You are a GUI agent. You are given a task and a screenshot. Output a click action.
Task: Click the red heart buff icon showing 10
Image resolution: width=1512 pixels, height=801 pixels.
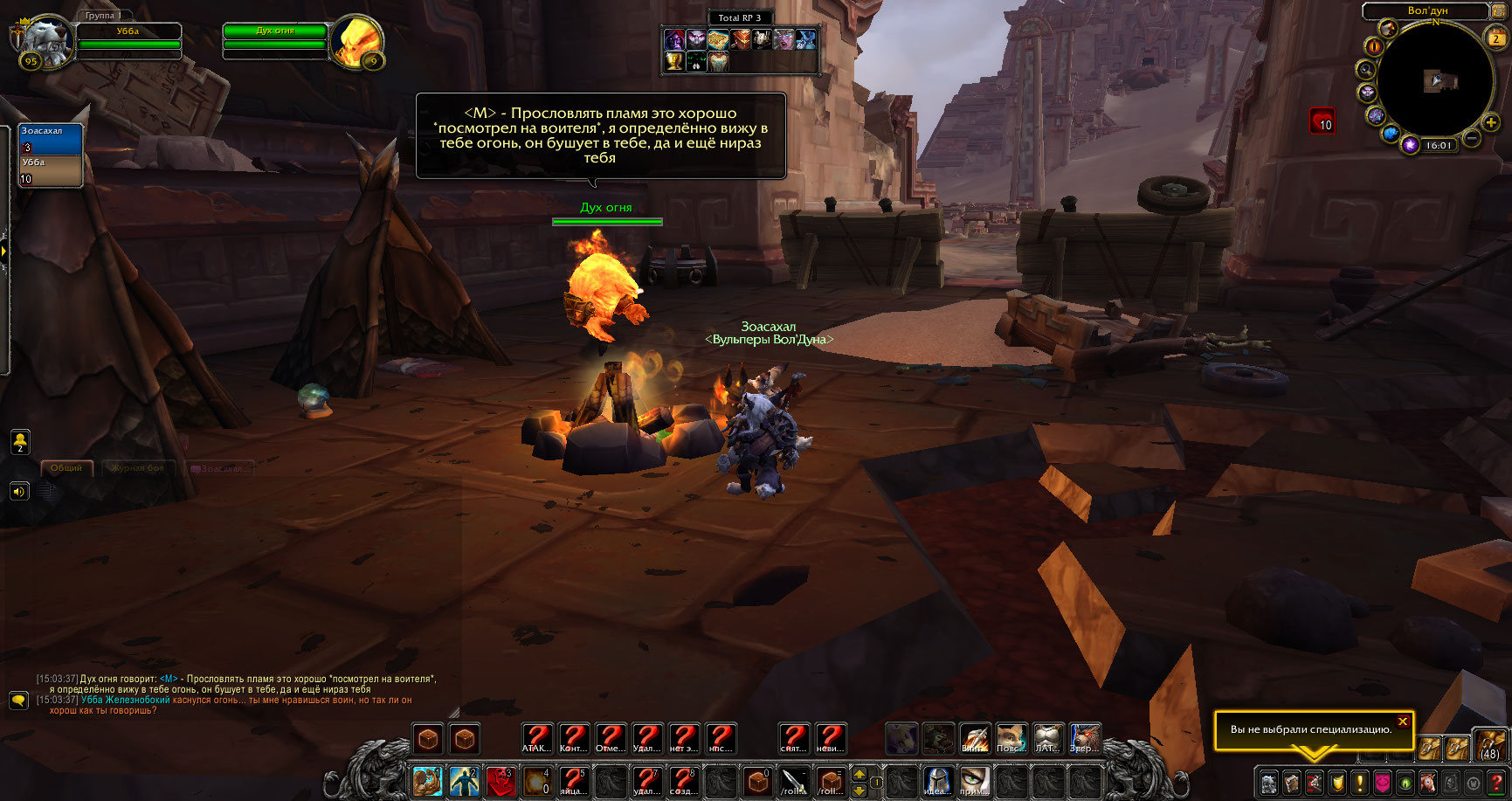tap(1322, 121)
